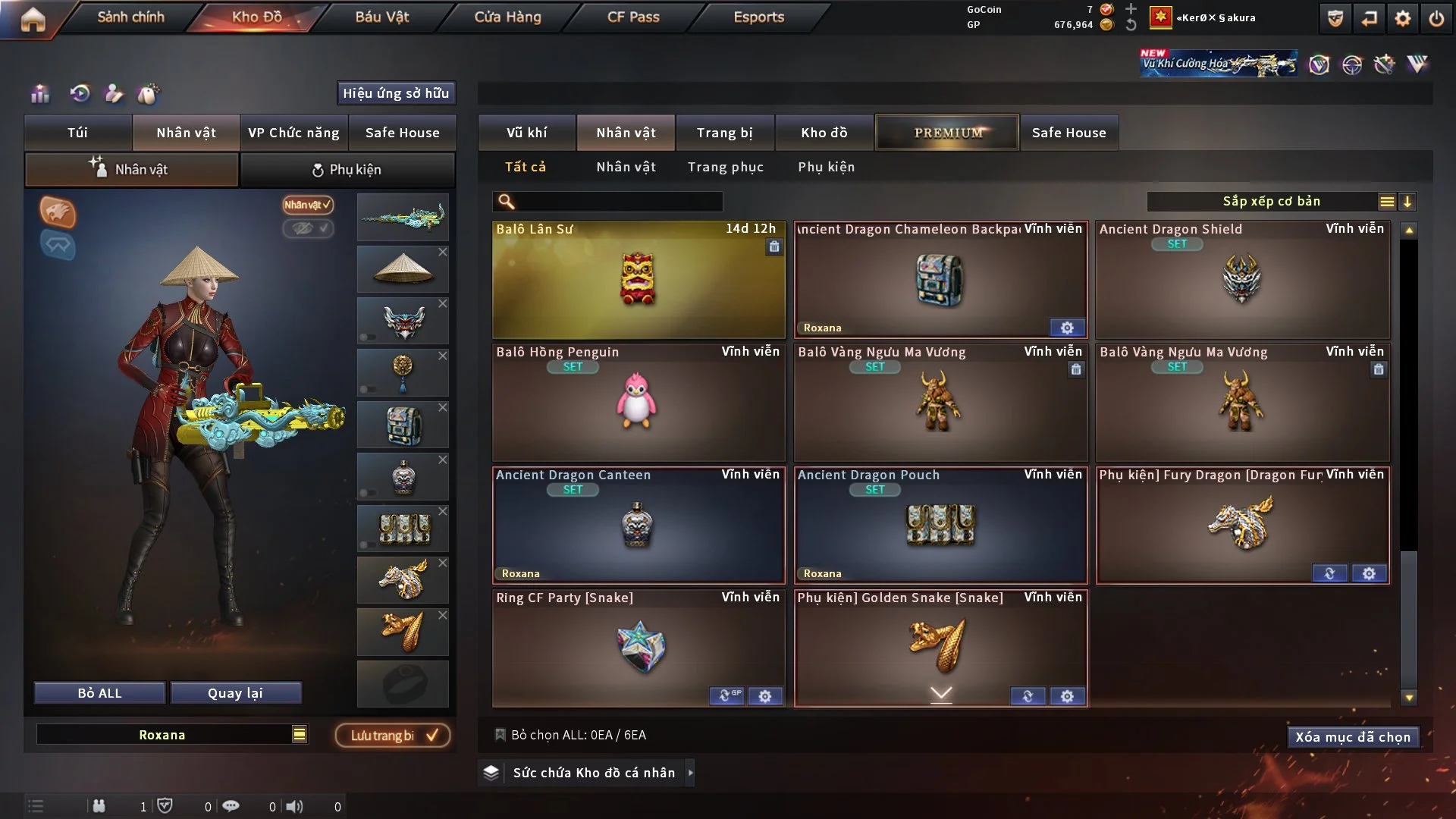Click the crosshair event icon in the top right row
The height and width of the screenshot is (819, 1456).
click(1354, 64)
